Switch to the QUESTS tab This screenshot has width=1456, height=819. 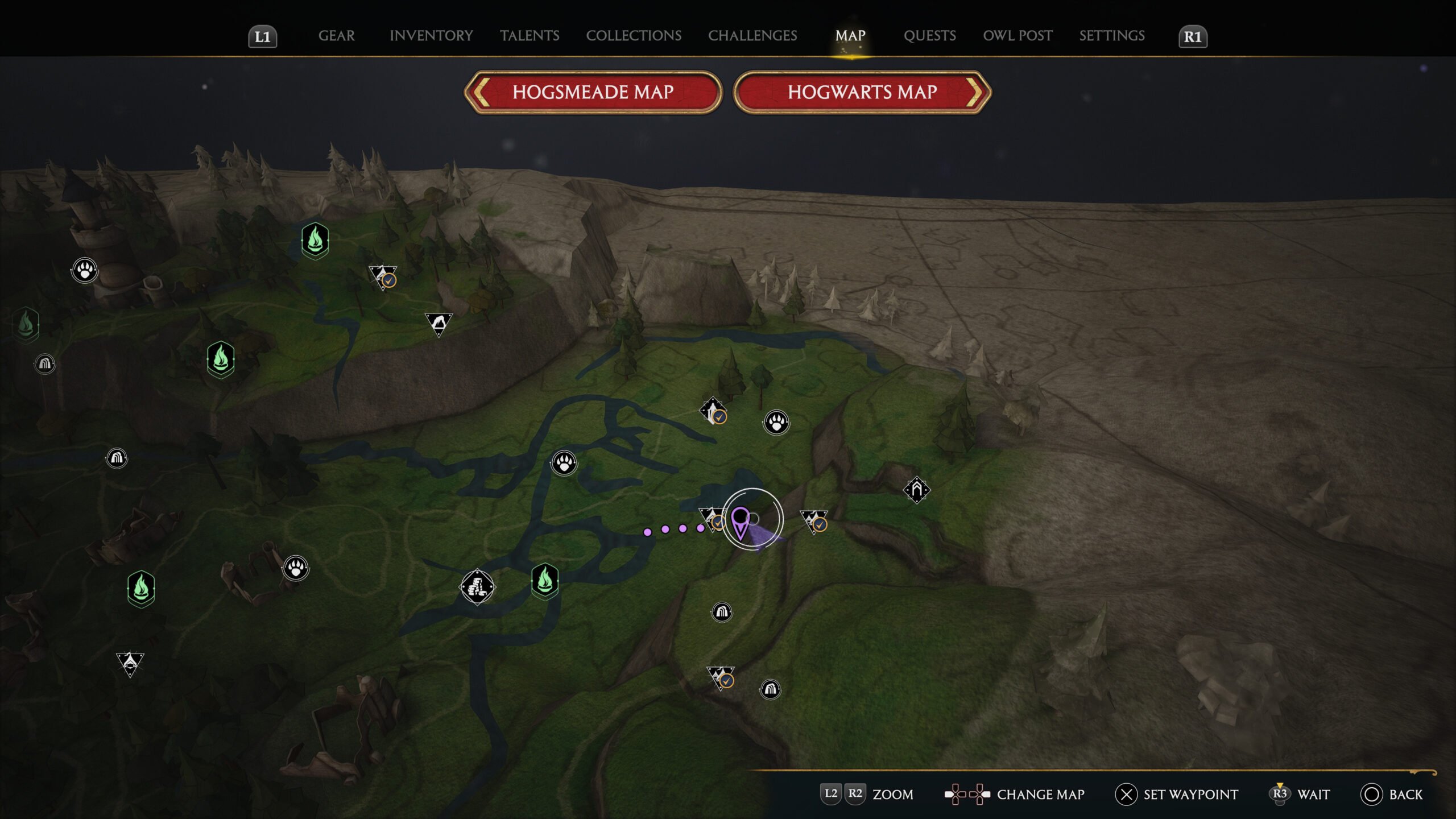(x=929, y=36)
